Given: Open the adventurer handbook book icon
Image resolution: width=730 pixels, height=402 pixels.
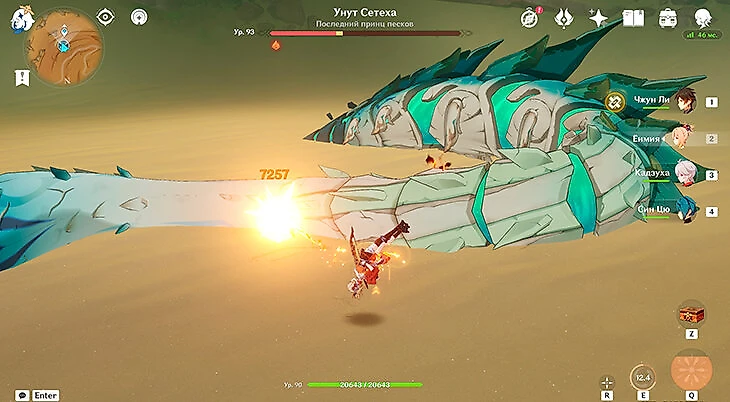Looking at the screenshot, I should point(633,18).
